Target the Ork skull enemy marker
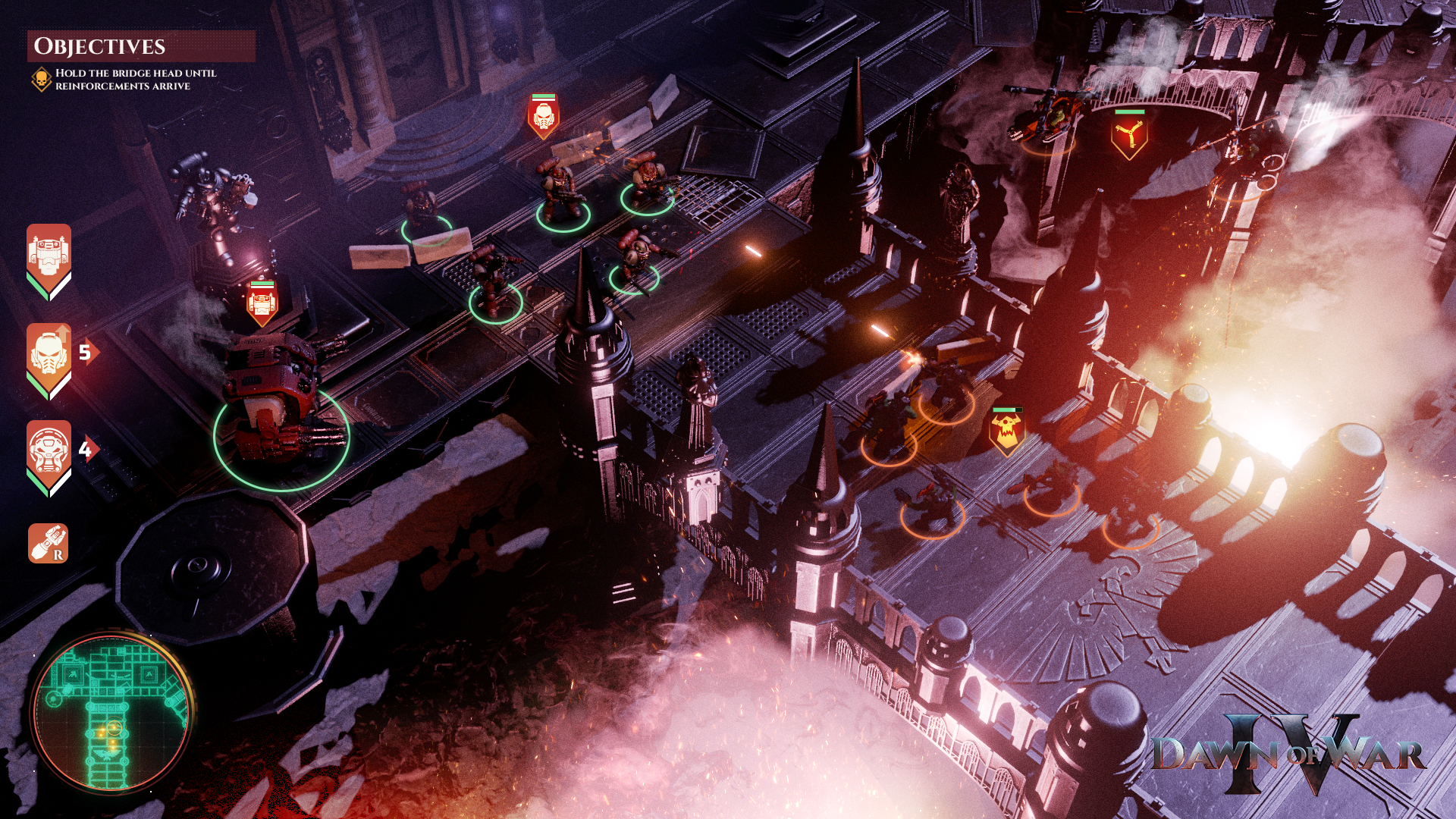This screenshot has width=1456, height=819. pos(1007,431)
